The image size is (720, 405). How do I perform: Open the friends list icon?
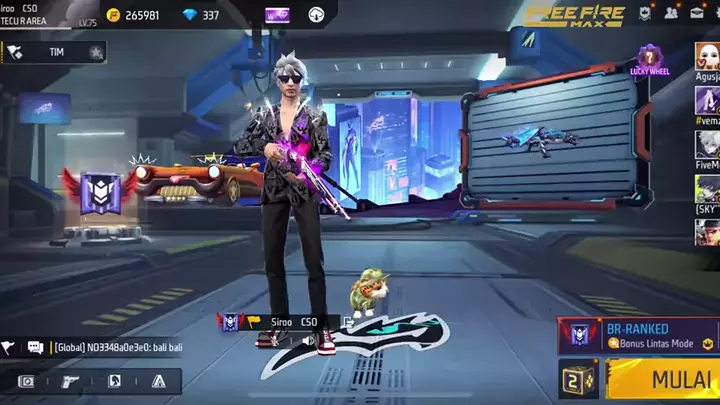point(671,14)
